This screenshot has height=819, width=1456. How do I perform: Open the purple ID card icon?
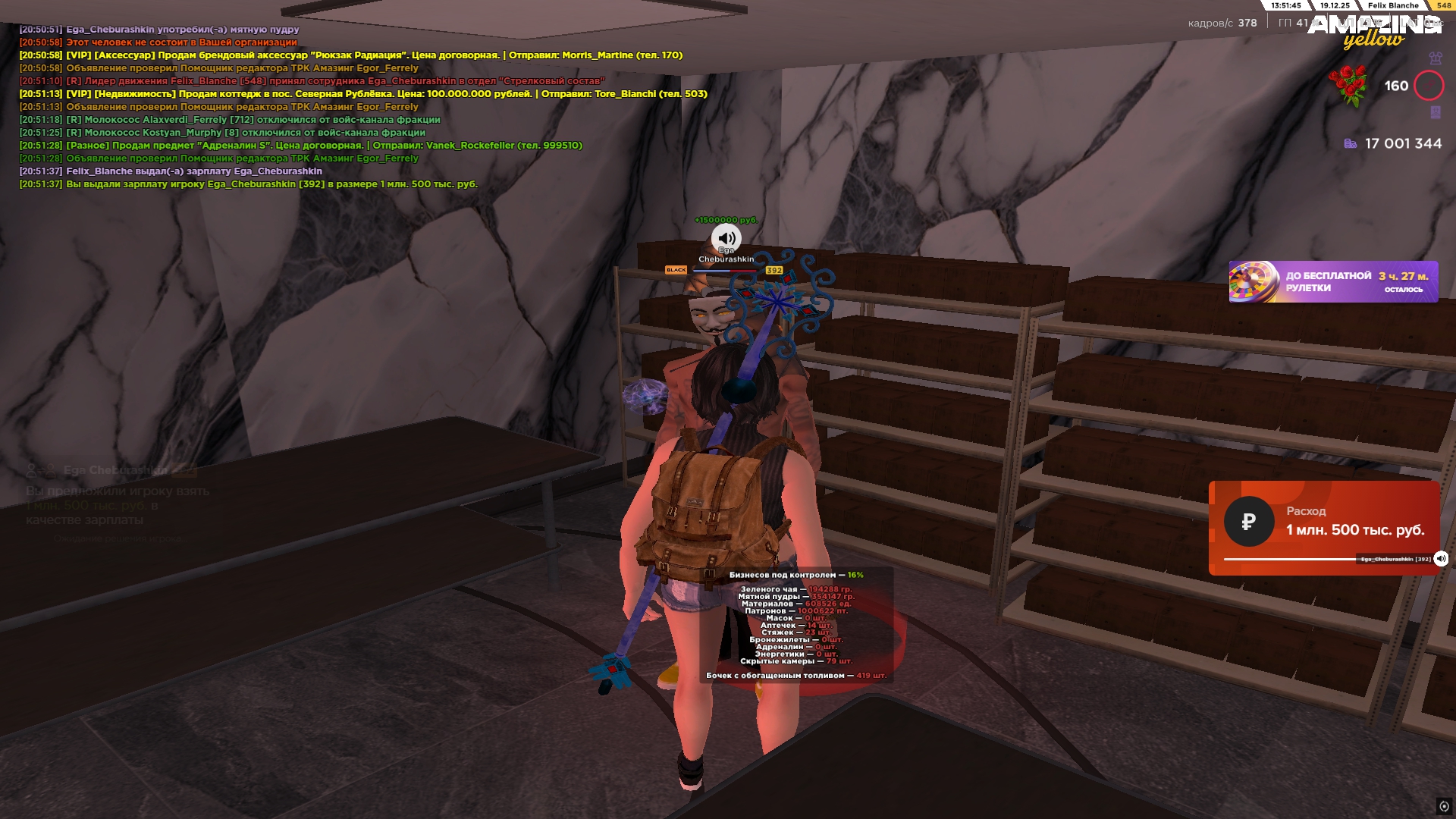[x=1435, y=112]
